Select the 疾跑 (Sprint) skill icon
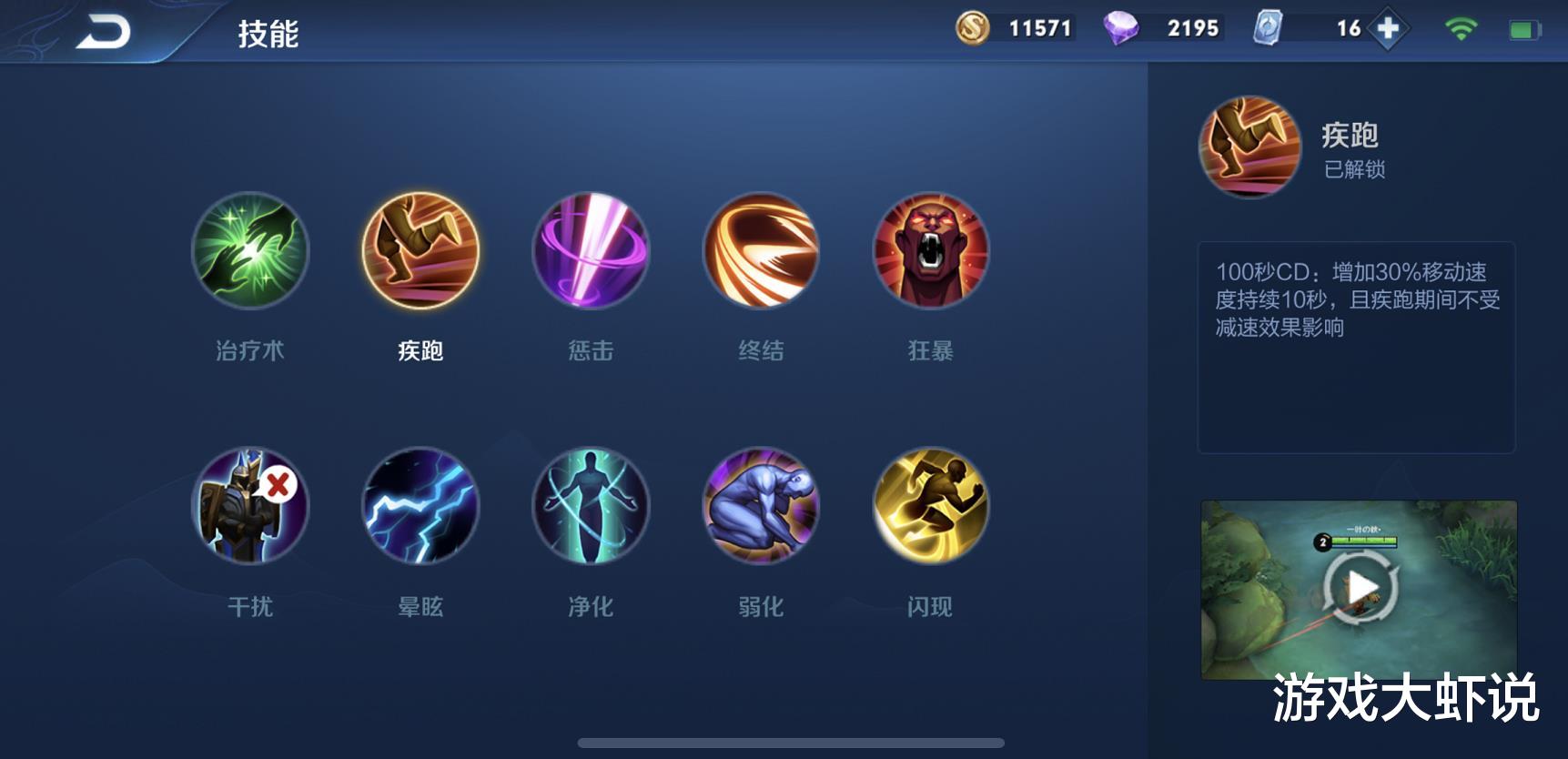1568x759 pixels. point(420,252)
